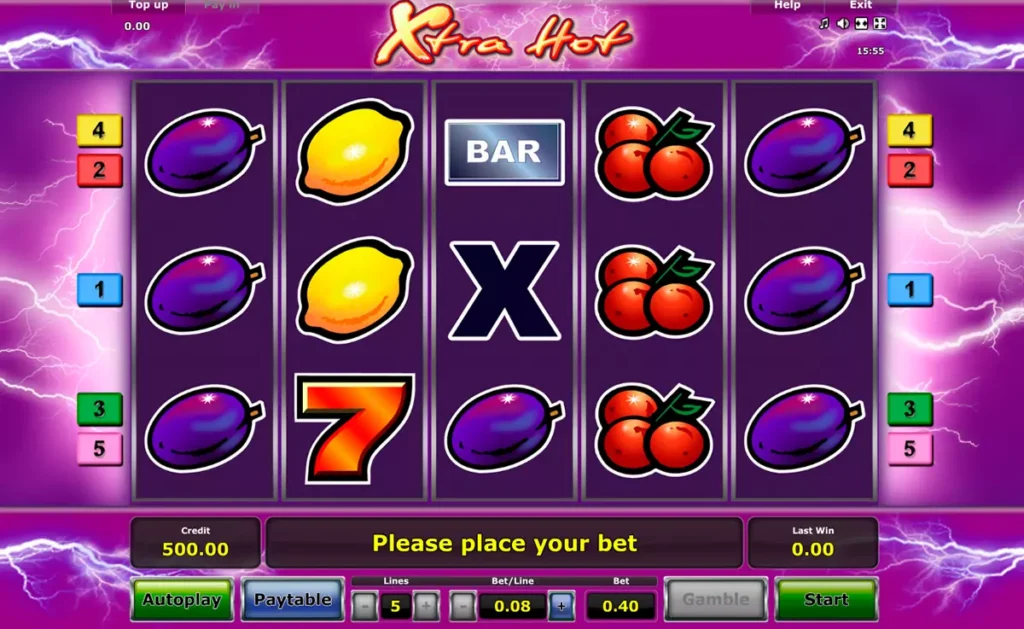Start the spin with the Start button
Viewport: 1024px width, 629px height.
(x=826, y=600)
